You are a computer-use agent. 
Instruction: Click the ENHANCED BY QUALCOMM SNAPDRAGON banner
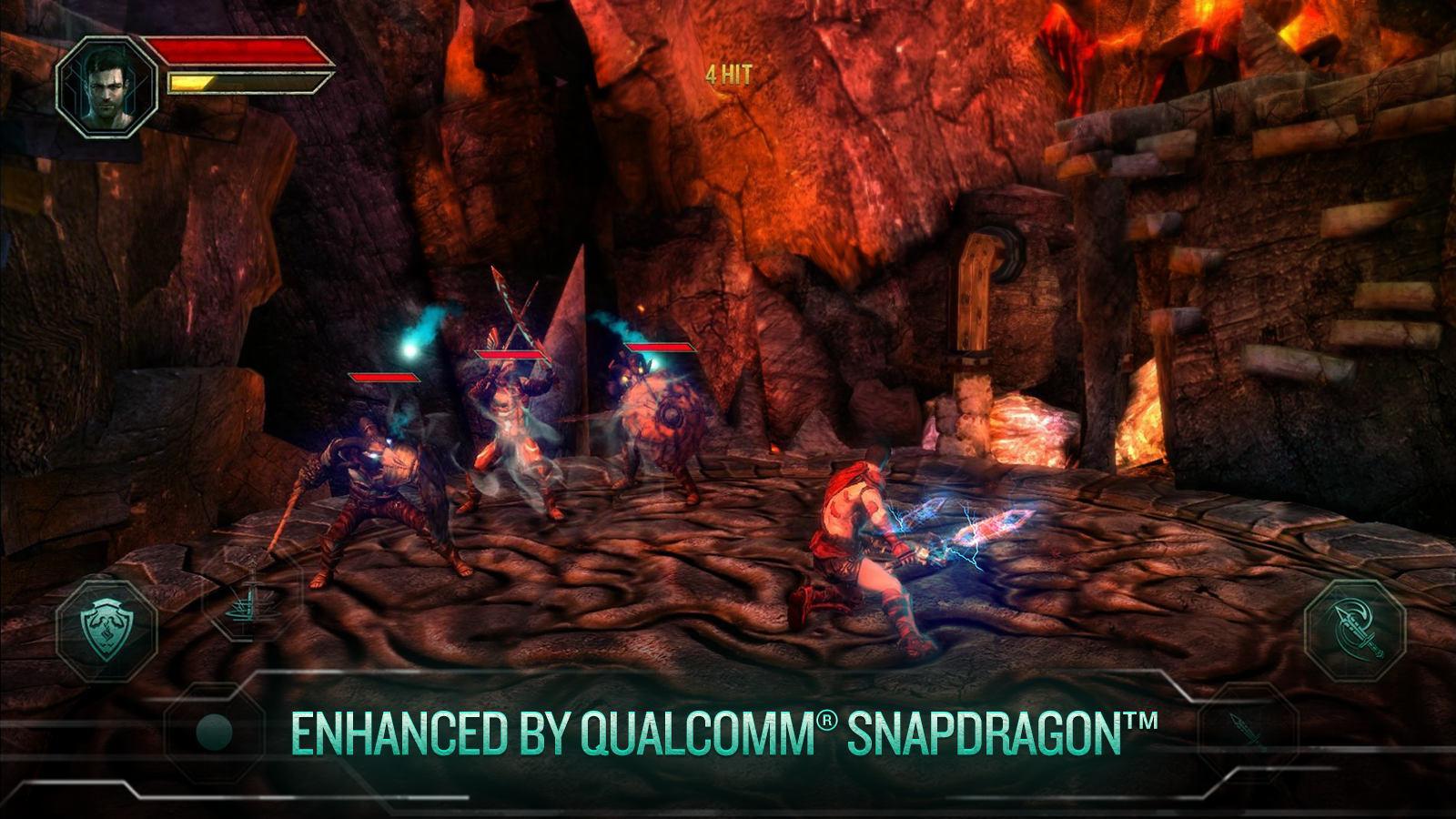coord(728,728)
